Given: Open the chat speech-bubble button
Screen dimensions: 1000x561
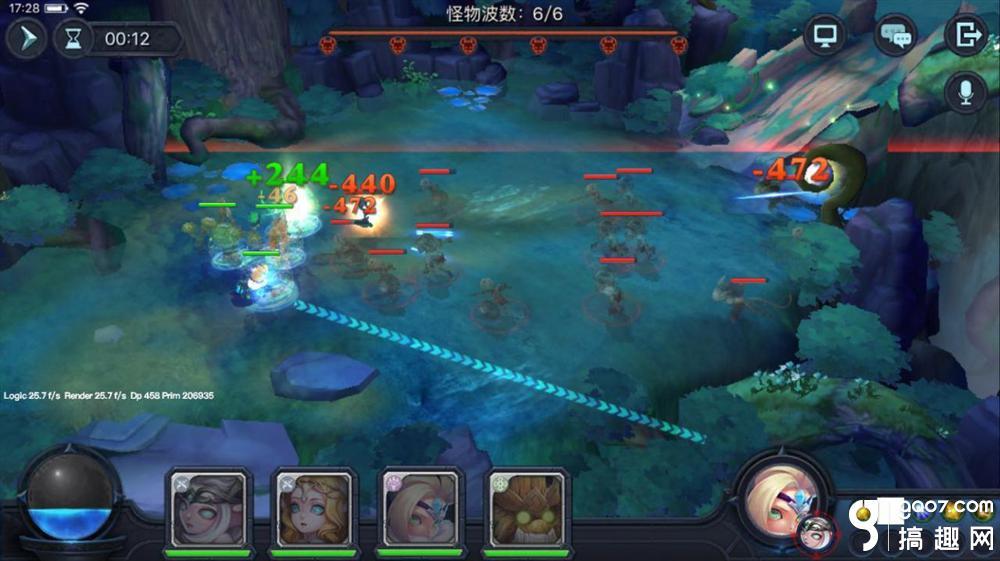Looking at the screenshot, I should coord(895,36).
